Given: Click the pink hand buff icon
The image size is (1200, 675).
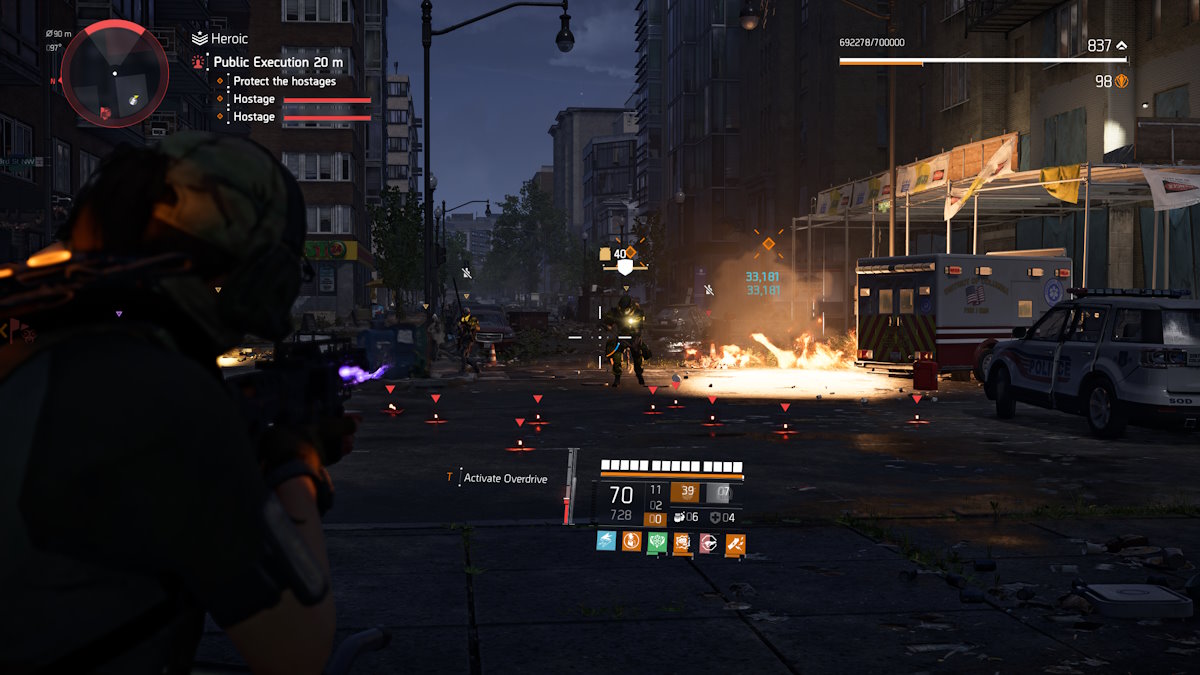Looking at the screenshot, I should (708, 542).
